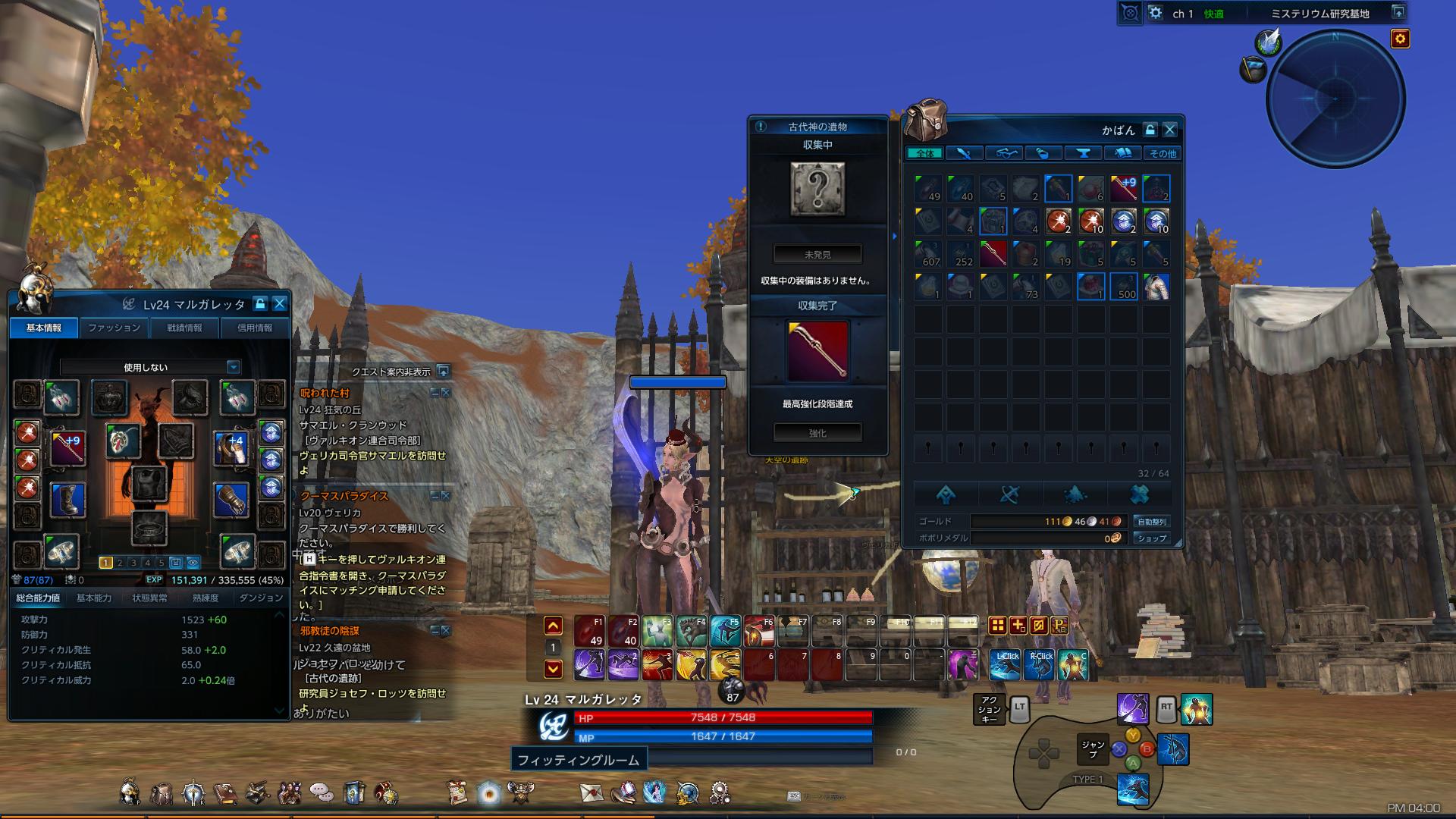This screenshot has width=1456, height=819.
Task: Toggle クエスト案内非表示 in the quest tracker
Action: click(444, 372)
